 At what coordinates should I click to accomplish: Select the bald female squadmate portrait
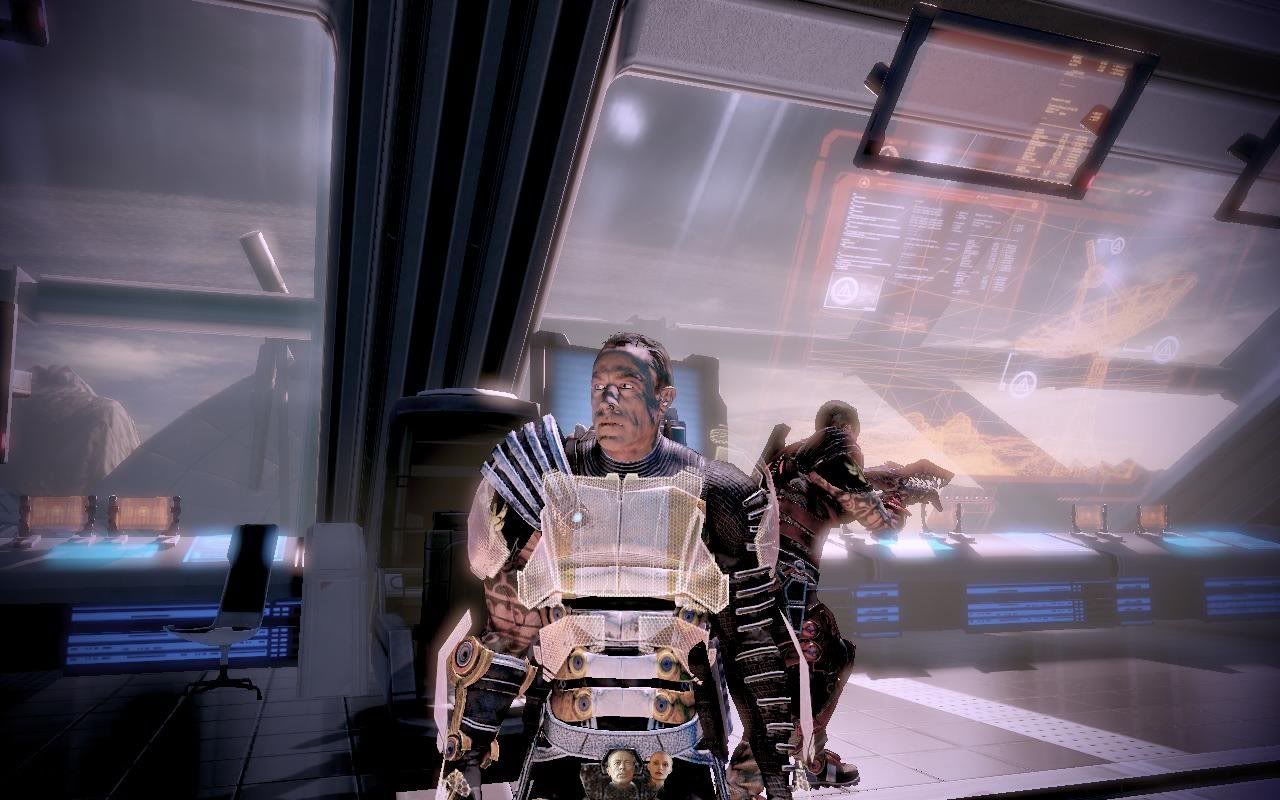tap(657, 768)
